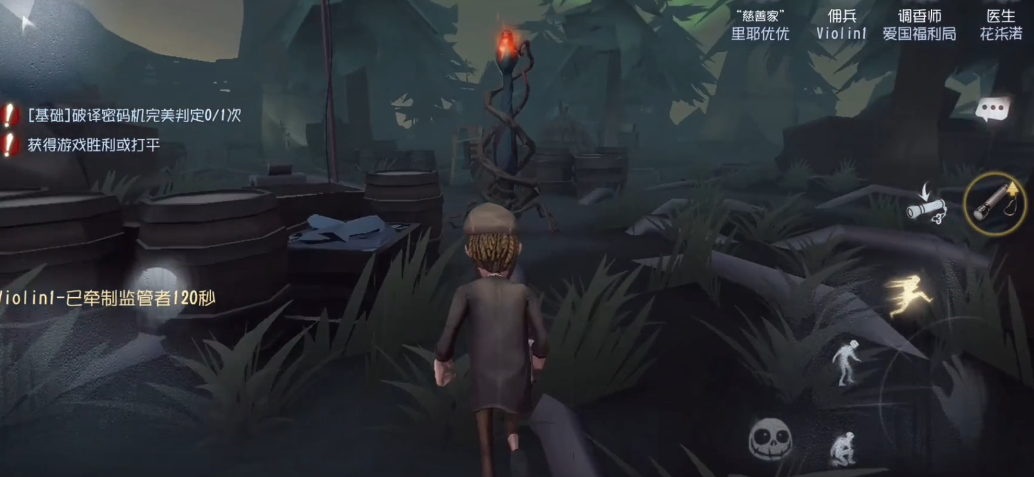Select the perfumer teammate 爱国福利局
The width and height of the screenshot is (1034, 477).
[x=918, y=25]
